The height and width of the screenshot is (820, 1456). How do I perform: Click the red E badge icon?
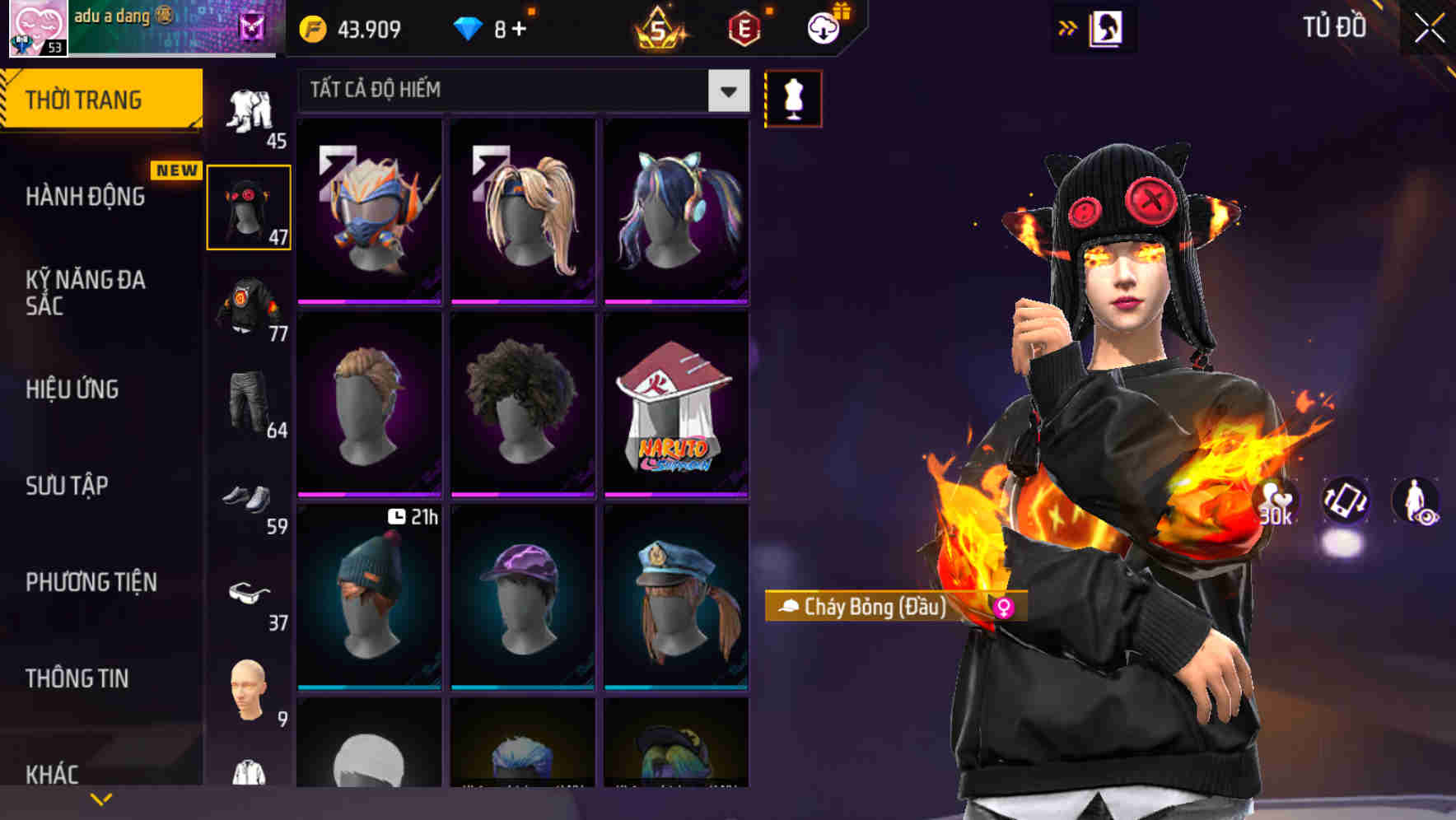tap(744, 30)
